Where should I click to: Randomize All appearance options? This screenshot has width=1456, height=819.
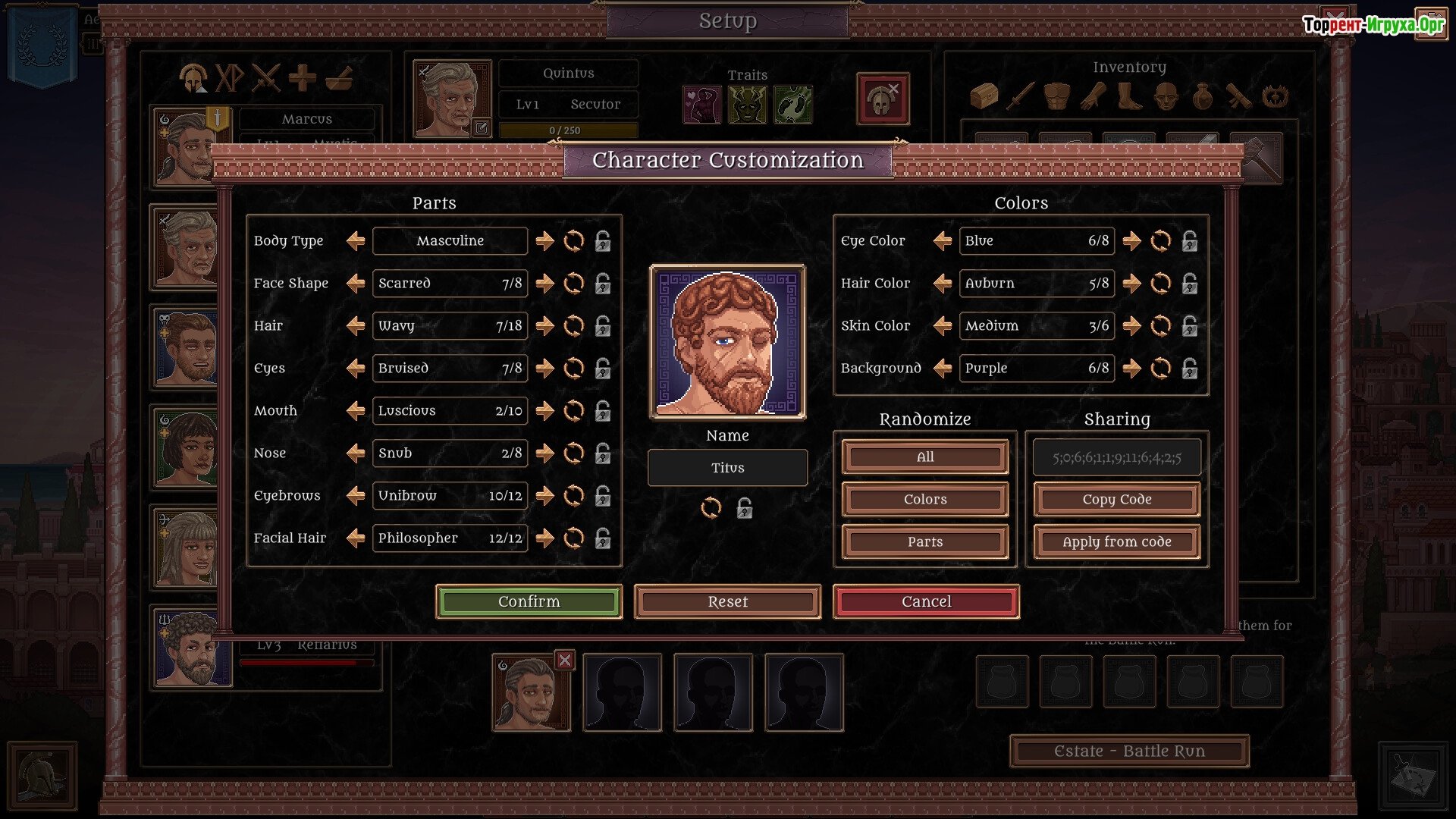point(924,457)
